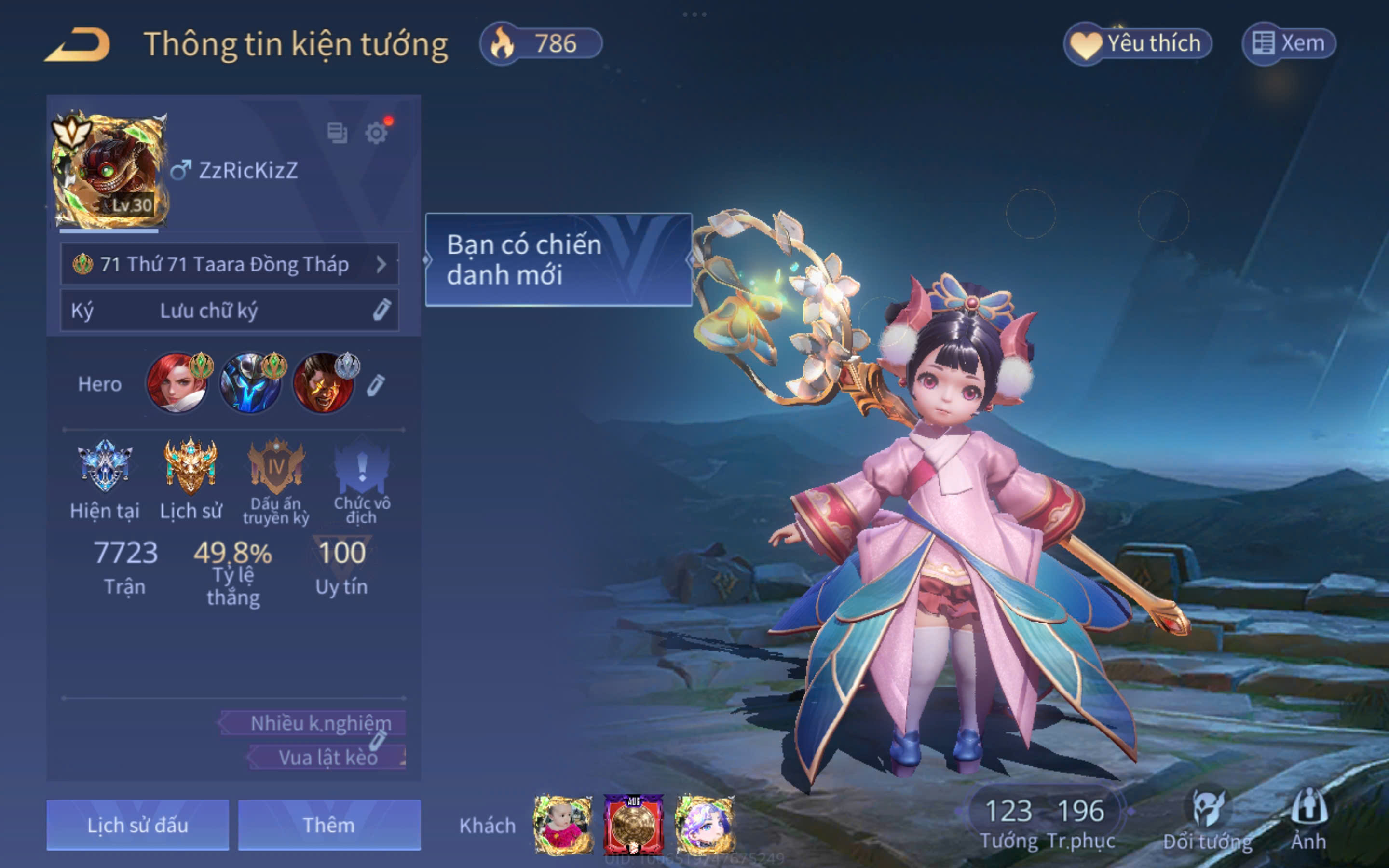Viewport: 1389px width, 868px height.
Task: Edit the Lưu chữ ký signature field
Action: click(229, 311)
